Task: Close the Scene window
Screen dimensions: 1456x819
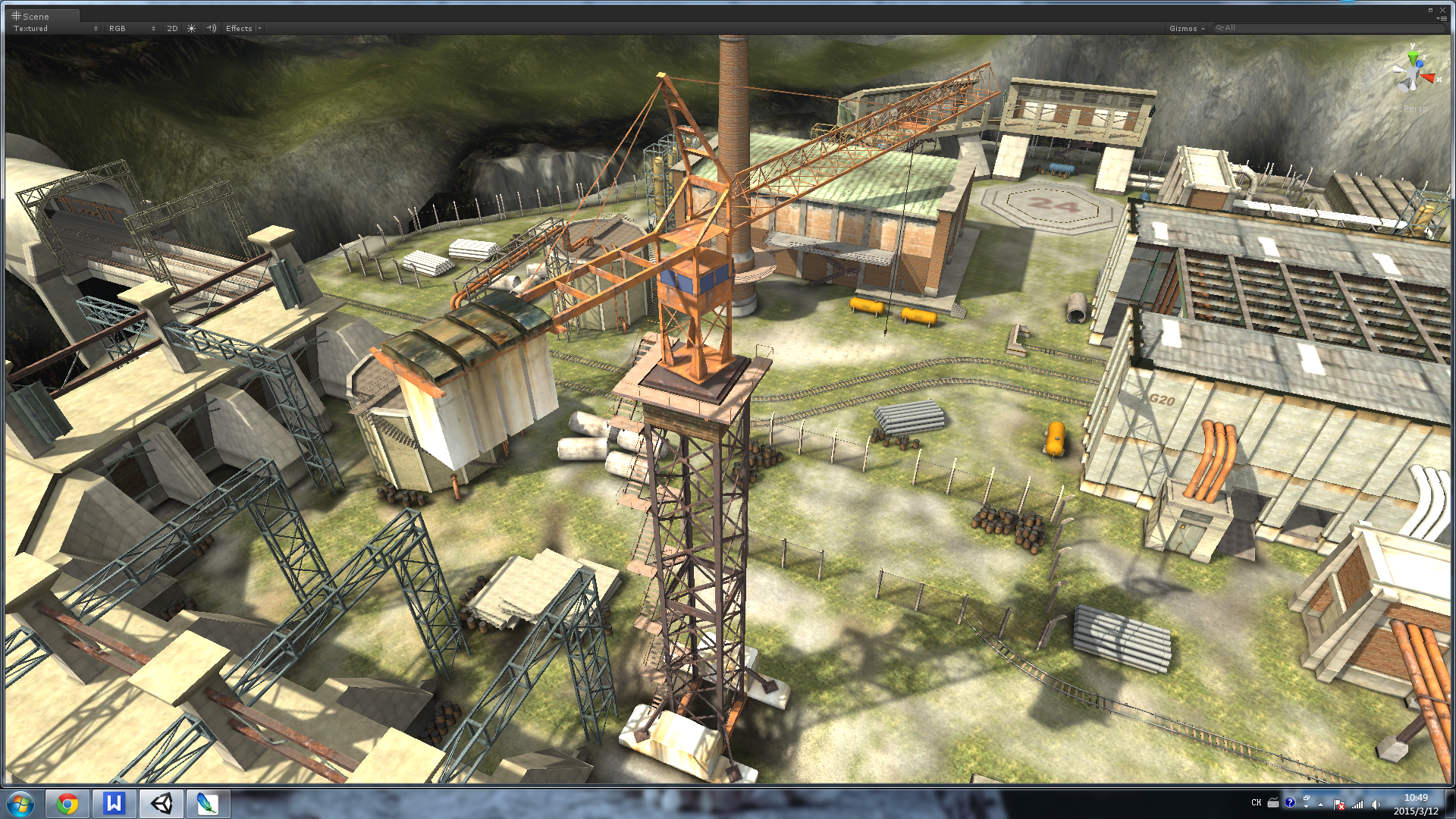Action: [x=1442, y=10]
